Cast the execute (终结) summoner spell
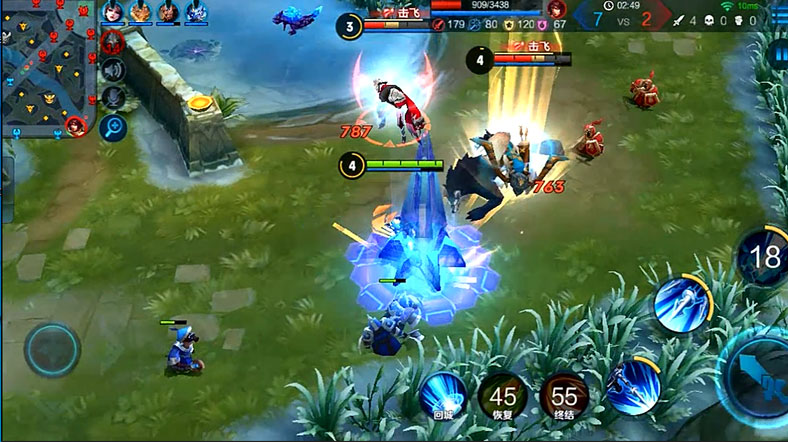 pyautogui.click(x=564, y=396)
